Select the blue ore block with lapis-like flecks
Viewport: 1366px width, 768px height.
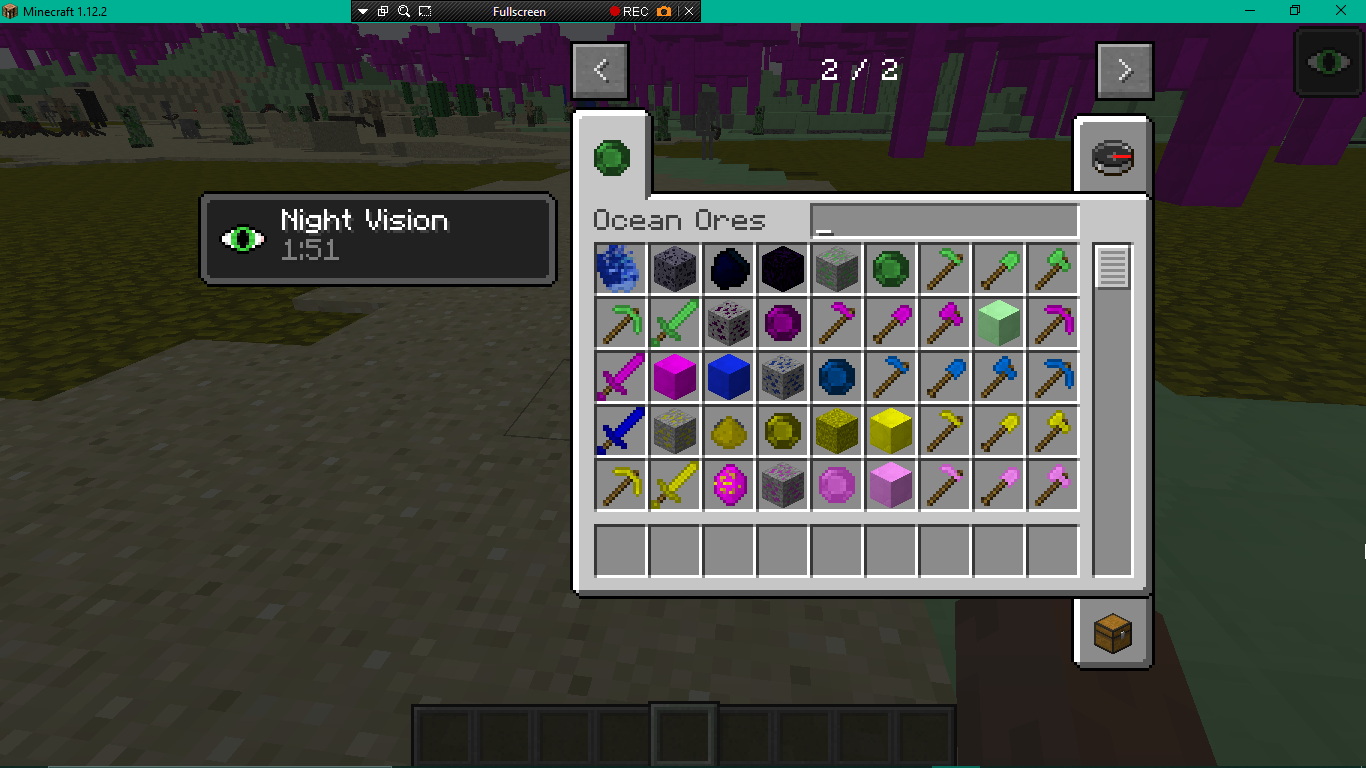tap(783, 378)
